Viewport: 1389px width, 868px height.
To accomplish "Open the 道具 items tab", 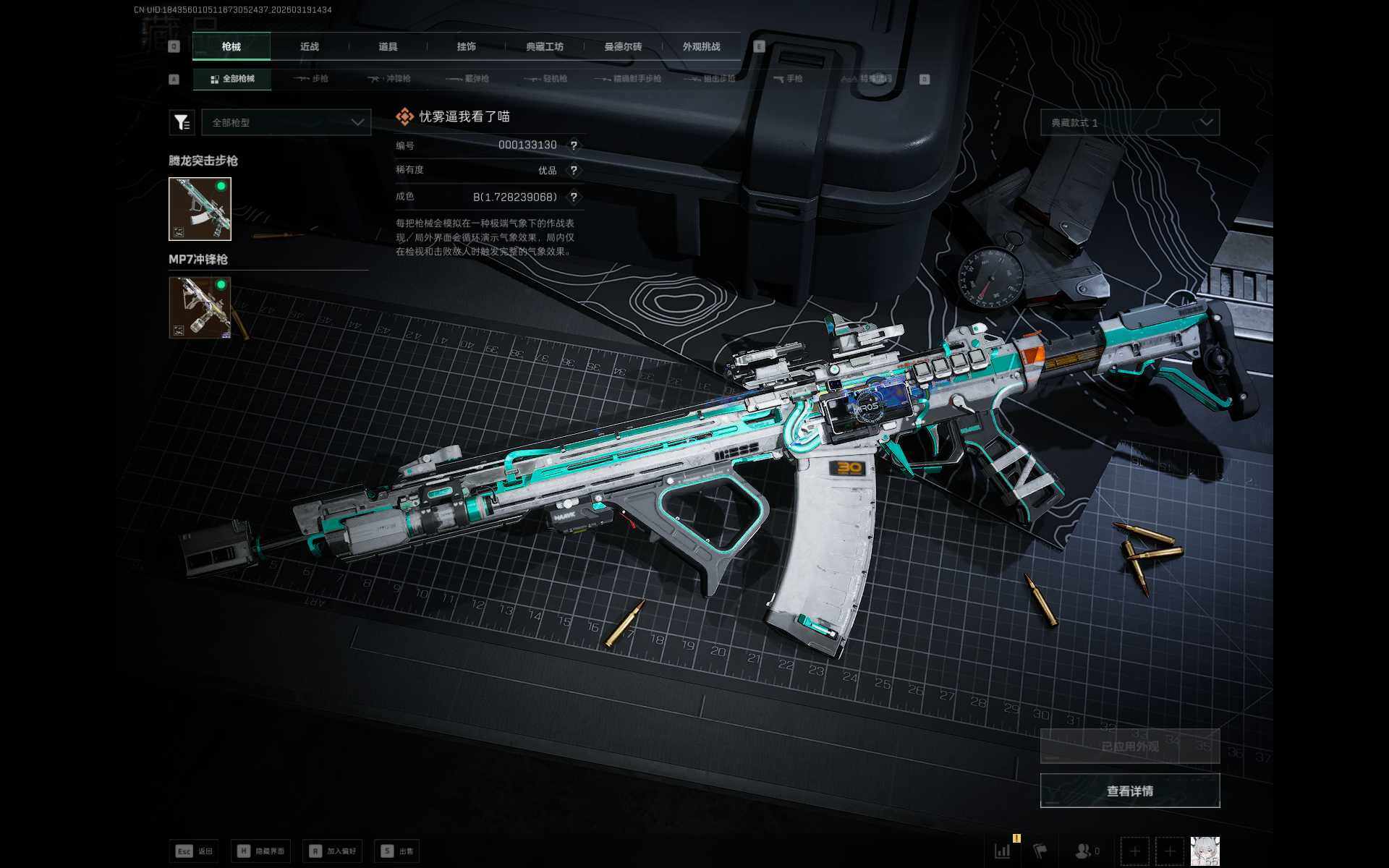I will pos(388,46).
